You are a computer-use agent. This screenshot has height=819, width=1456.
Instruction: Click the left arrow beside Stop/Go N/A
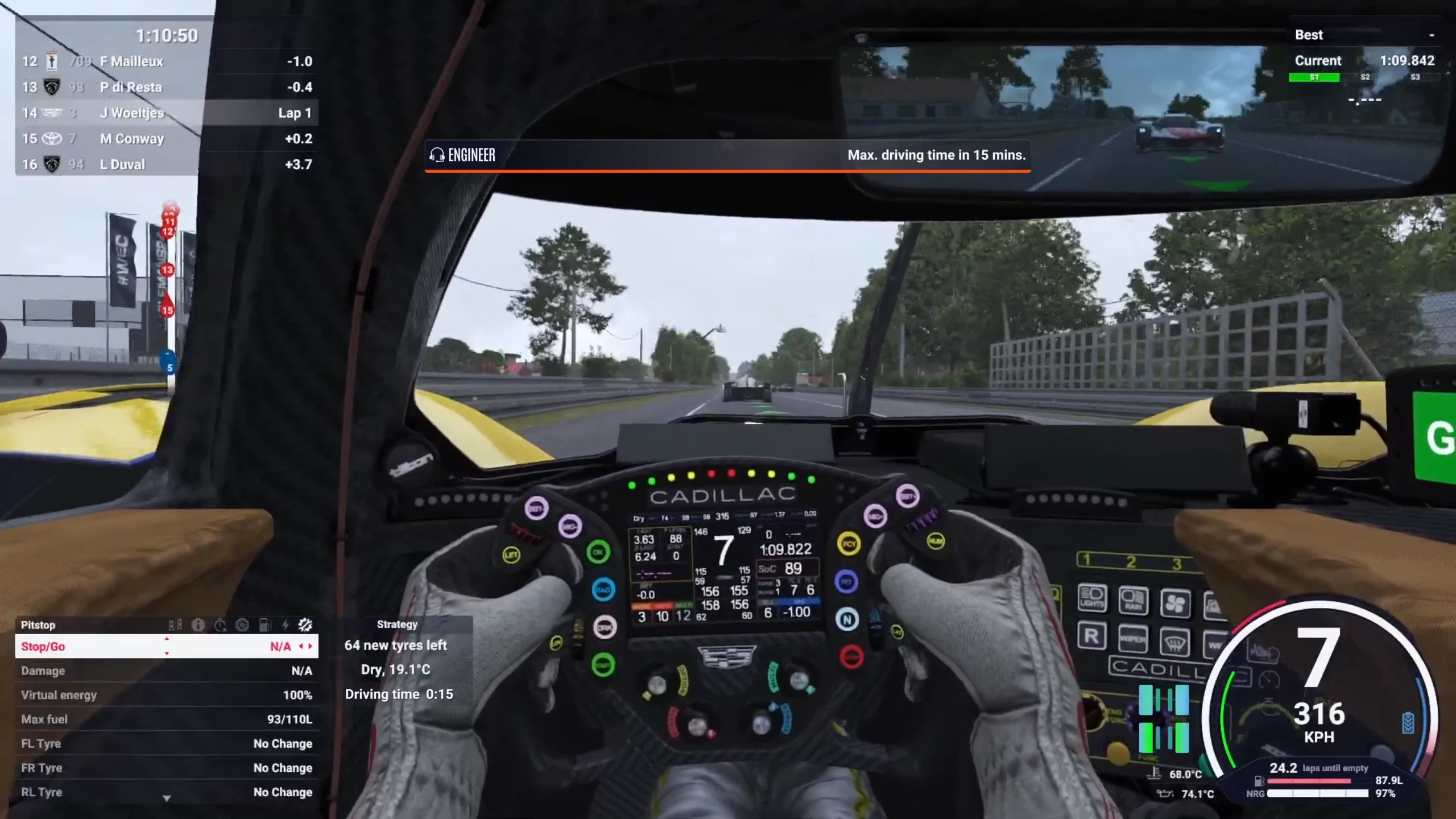(x=301, y=647)
